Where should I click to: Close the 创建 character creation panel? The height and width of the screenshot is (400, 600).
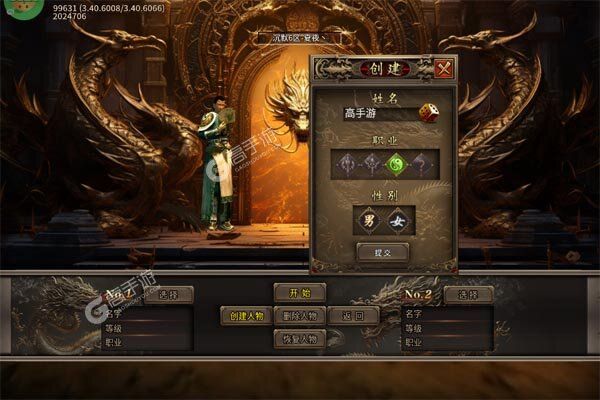pyautogui.click(x=445, y=69)
